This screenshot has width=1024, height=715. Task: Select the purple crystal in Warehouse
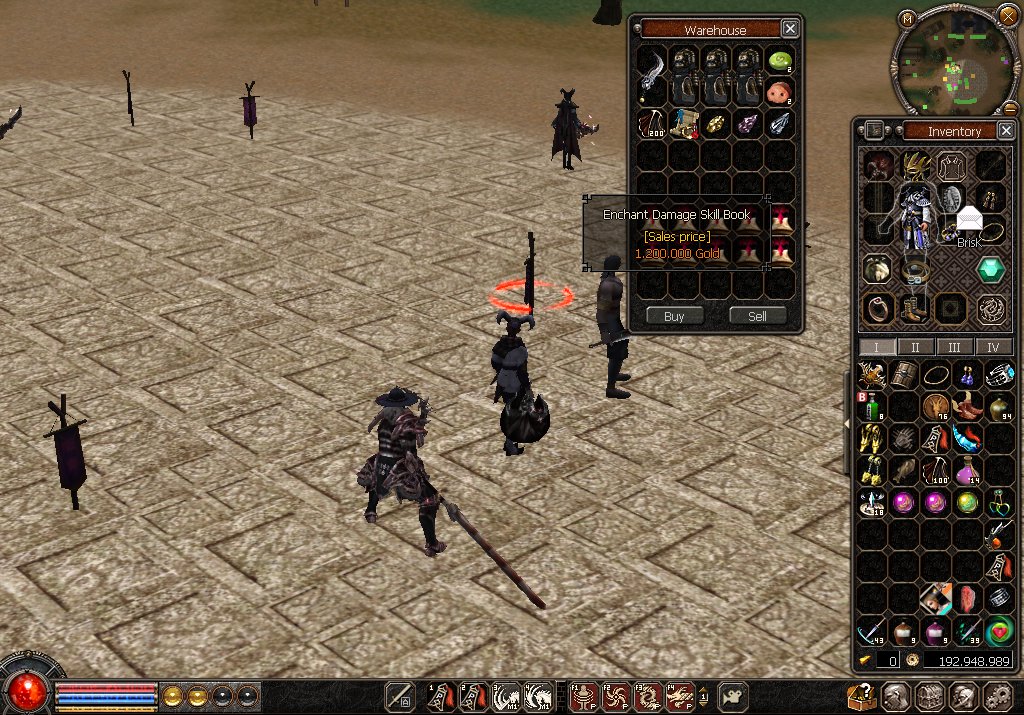point(748,124)
